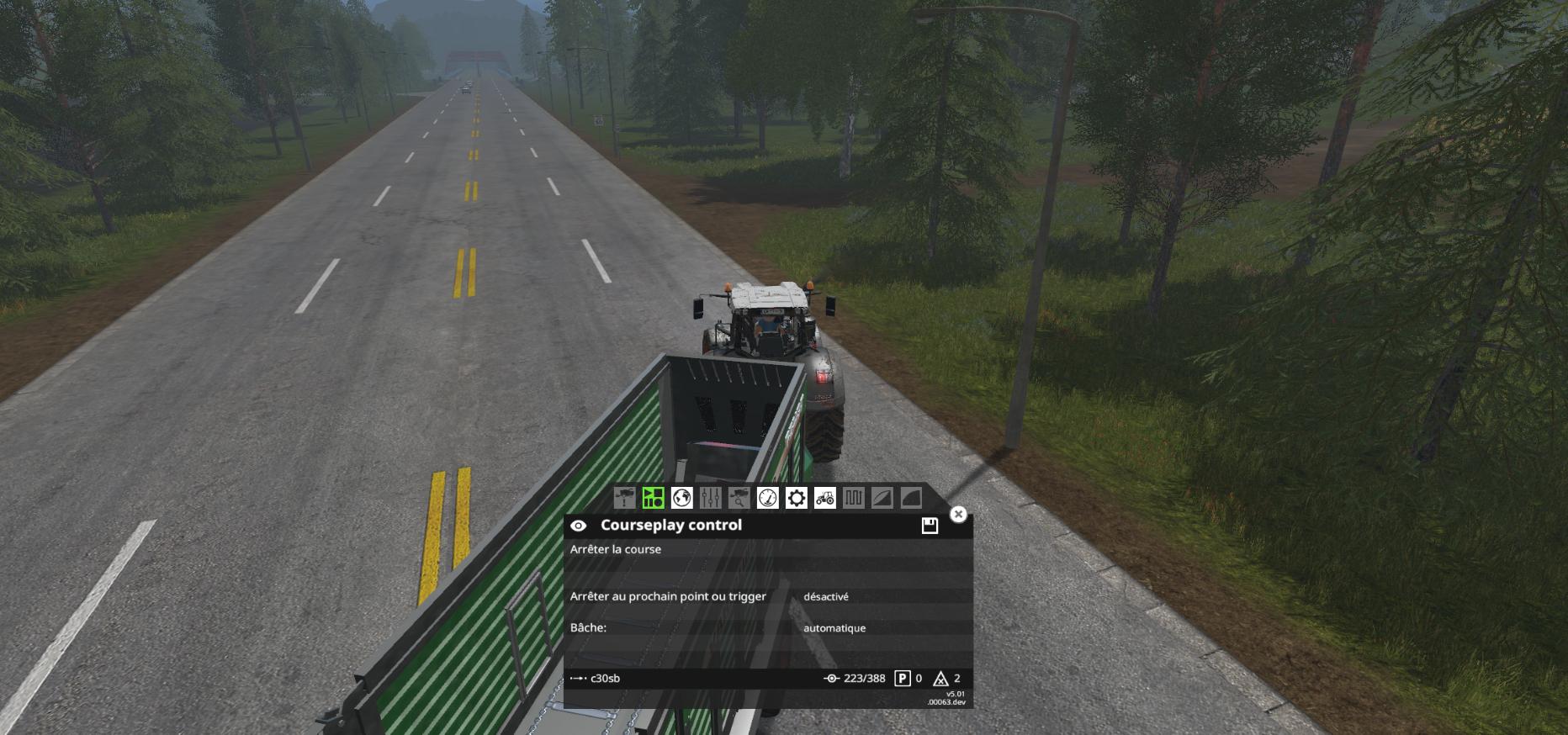Viewport: 1568px width, 735px height.
Task: Click the floppy disk save course icon
Action: coord(930,526)
